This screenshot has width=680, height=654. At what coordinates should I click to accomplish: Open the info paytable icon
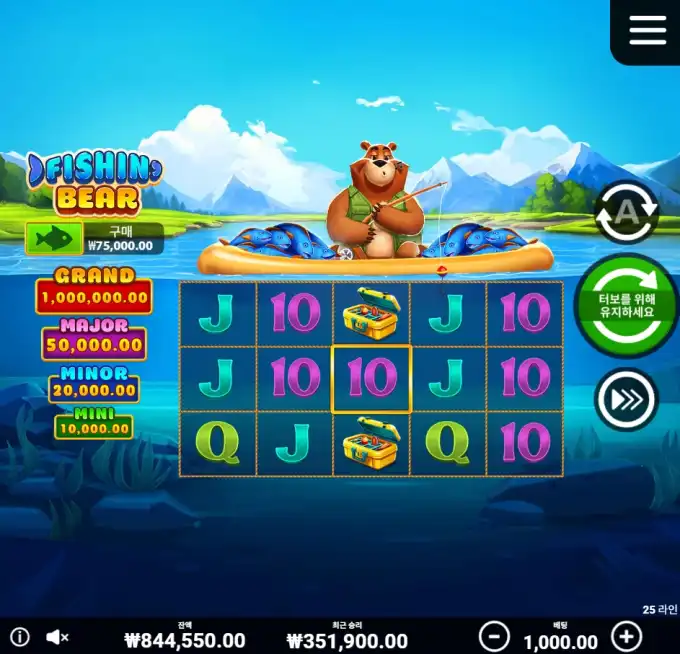pos(20,636)
